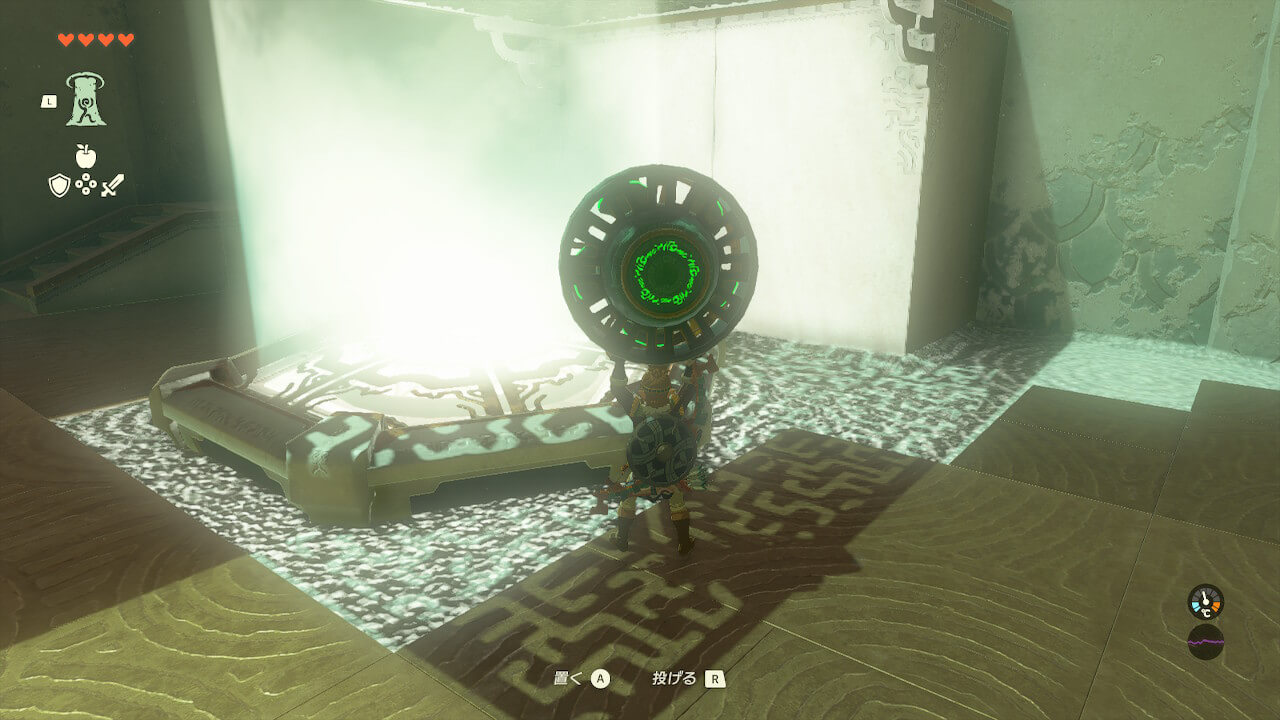
Task: Click the purple noise meter circle
Action: [1205, 641]
